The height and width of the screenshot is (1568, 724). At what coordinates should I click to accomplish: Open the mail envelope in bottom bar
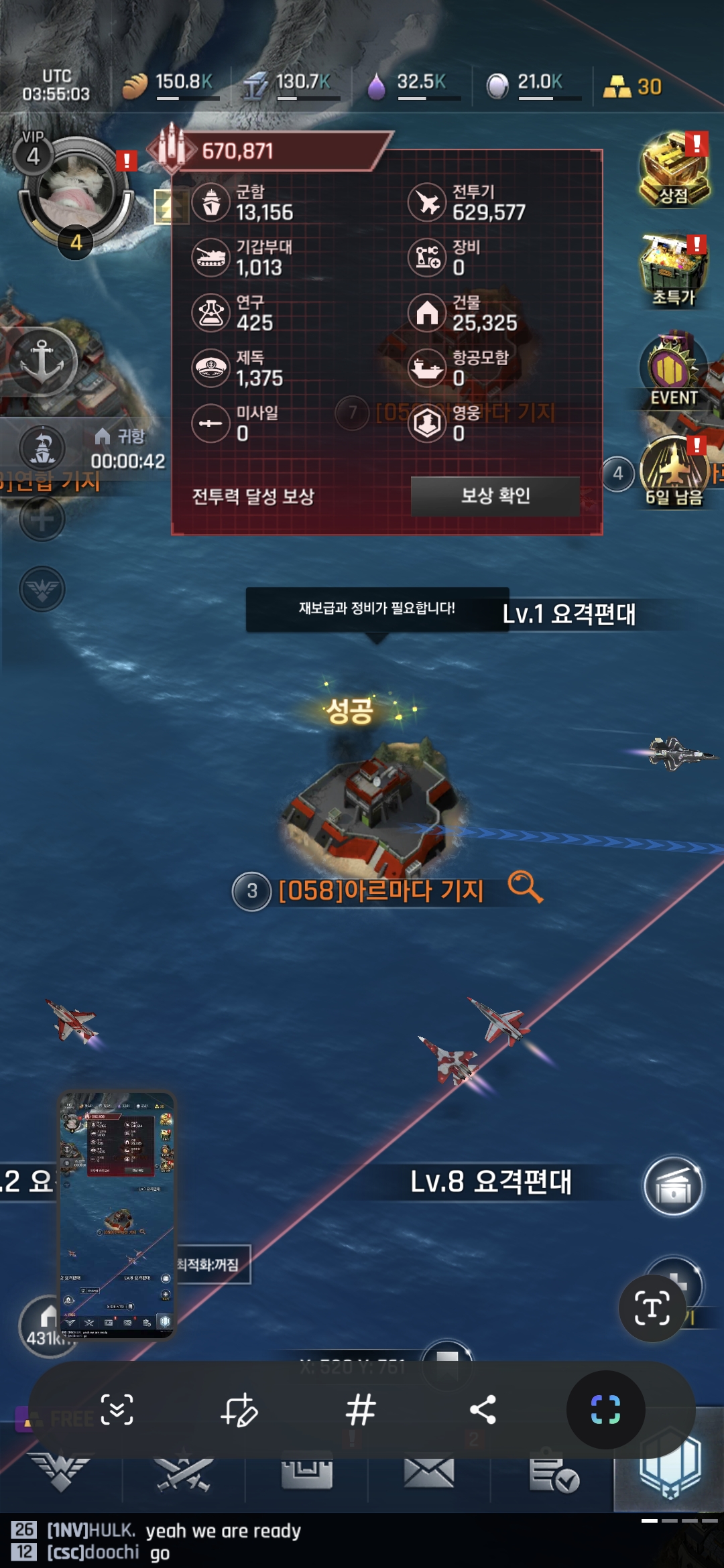[429, 1473]
